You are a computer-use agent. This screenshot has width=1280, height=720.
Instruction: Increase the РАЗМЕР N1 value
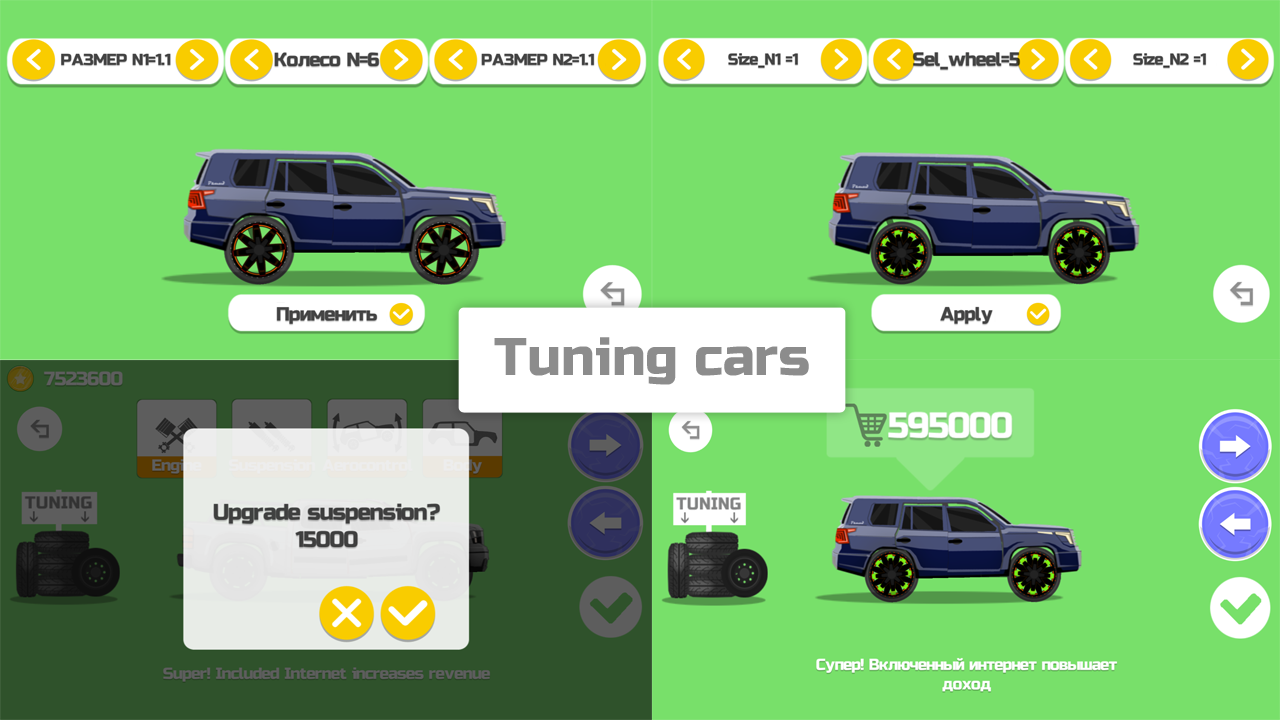click(196, 60)
